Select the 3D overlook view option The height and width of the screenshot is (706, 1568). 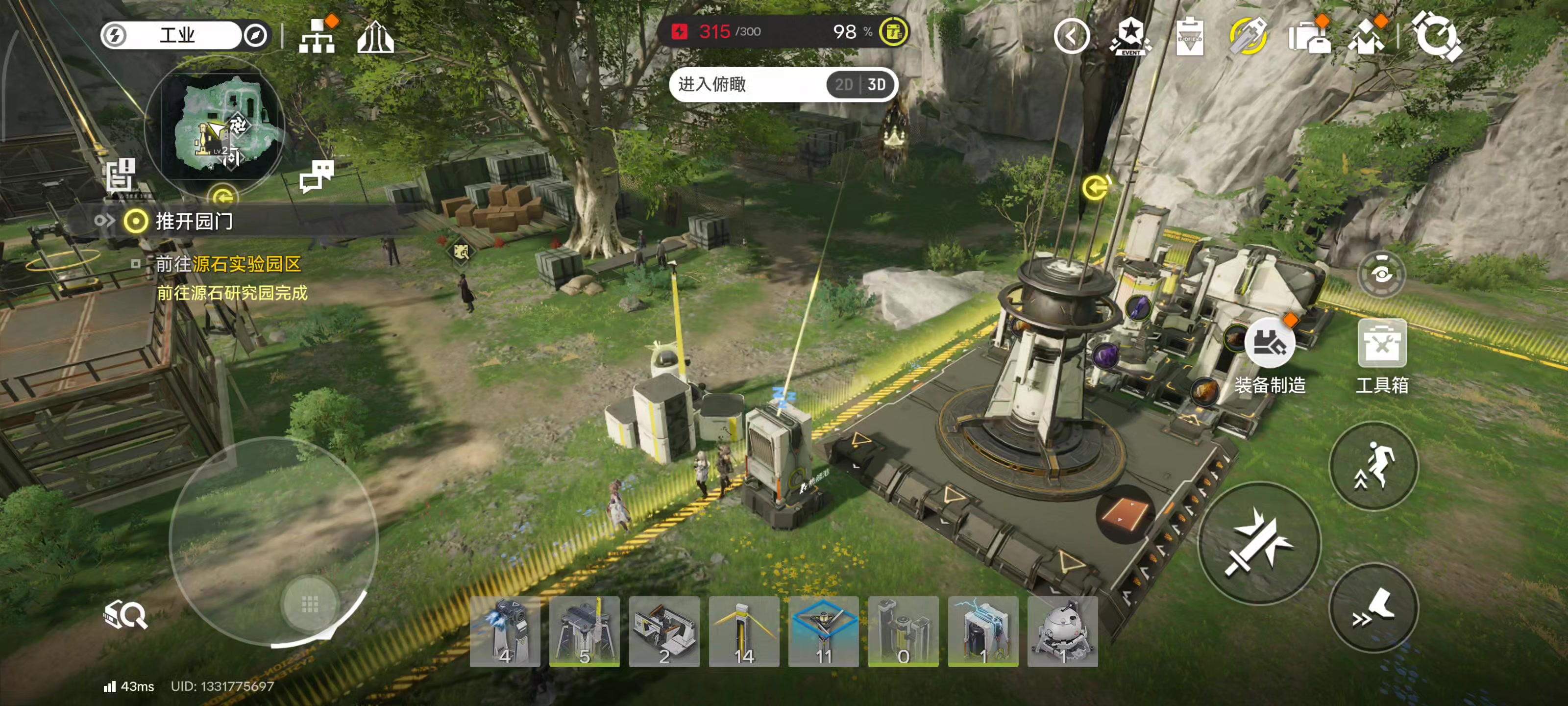877,85
